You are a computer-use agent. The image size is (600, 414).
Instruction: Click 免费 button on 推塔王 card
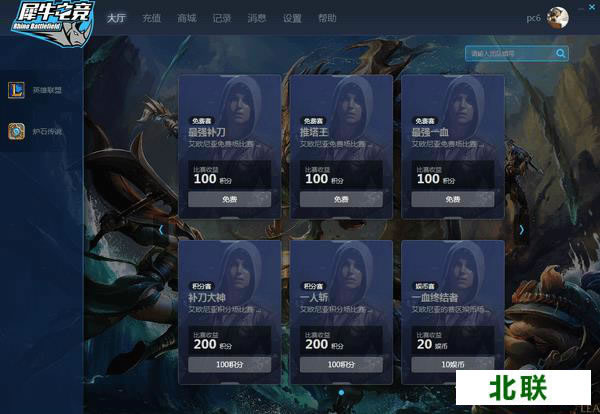[x=341, y=199]
